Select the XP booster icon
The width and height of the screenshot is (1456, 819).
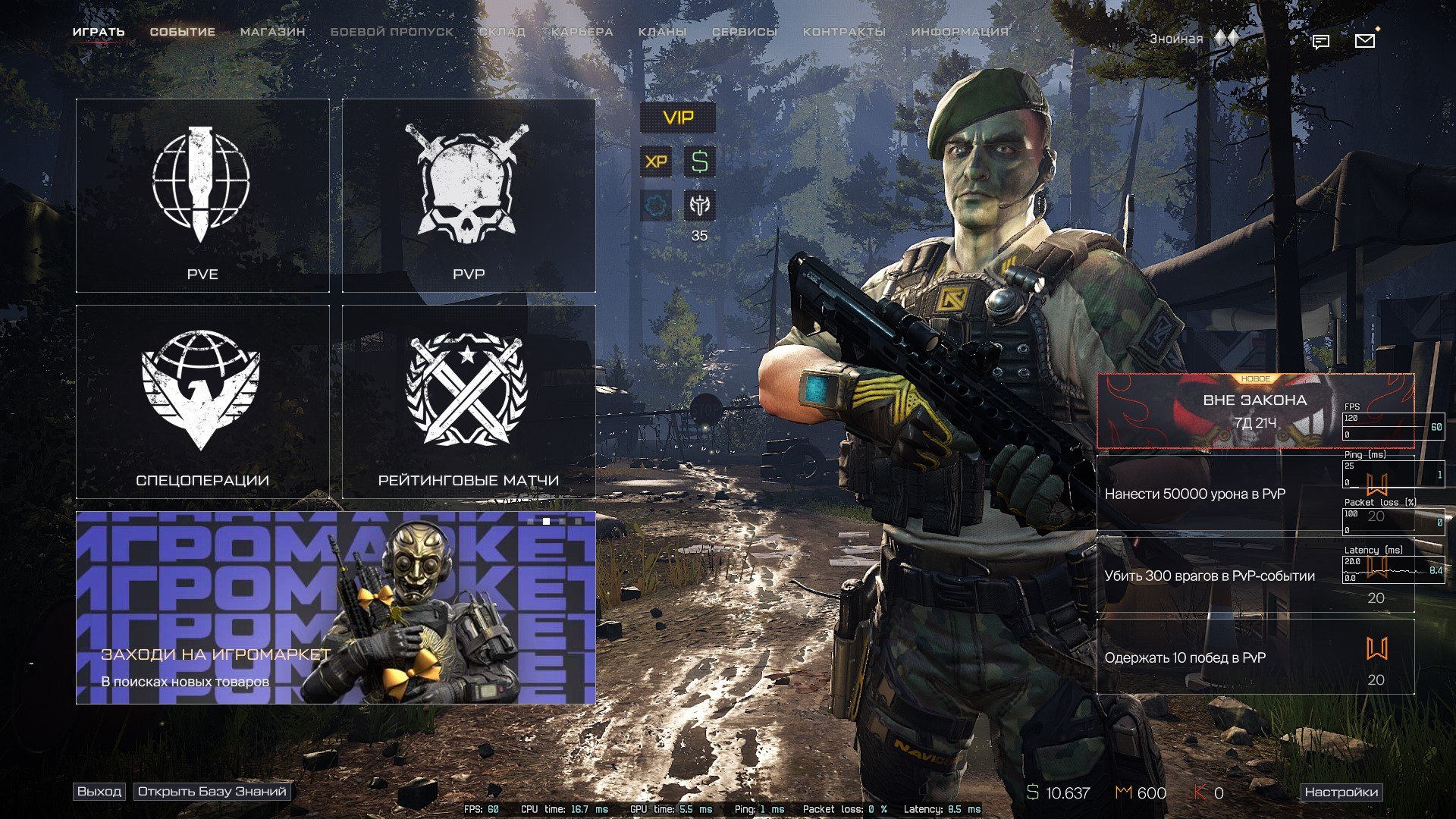[x=656, y=162]
